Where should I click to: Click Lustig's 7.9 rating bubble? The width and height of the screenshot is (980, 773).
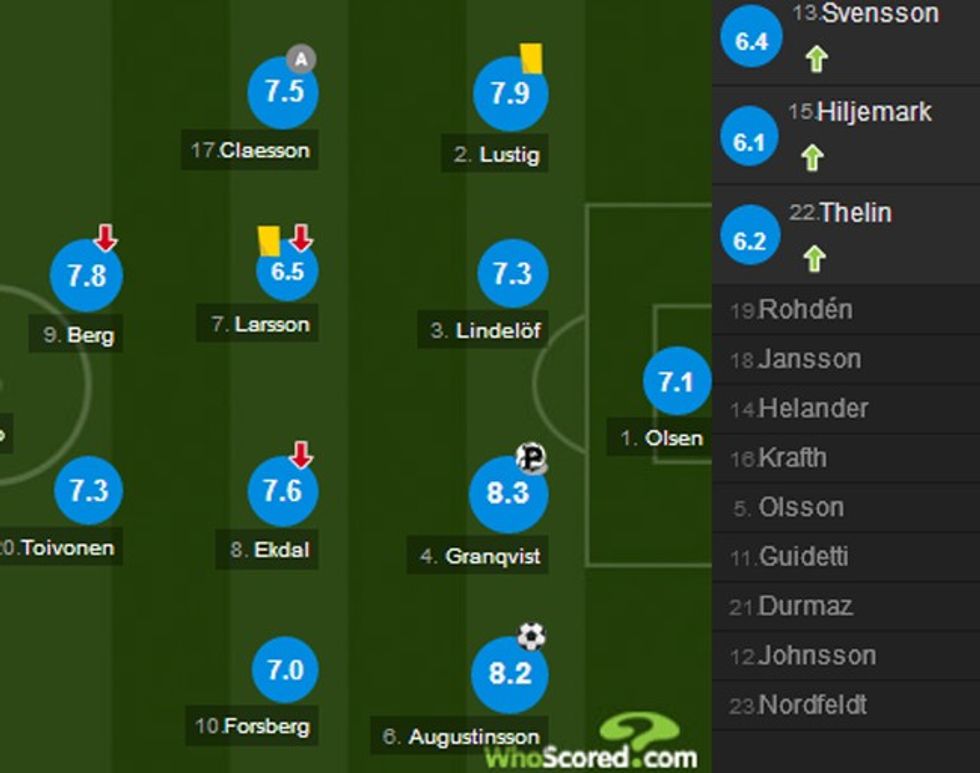[x=509, y=94]
